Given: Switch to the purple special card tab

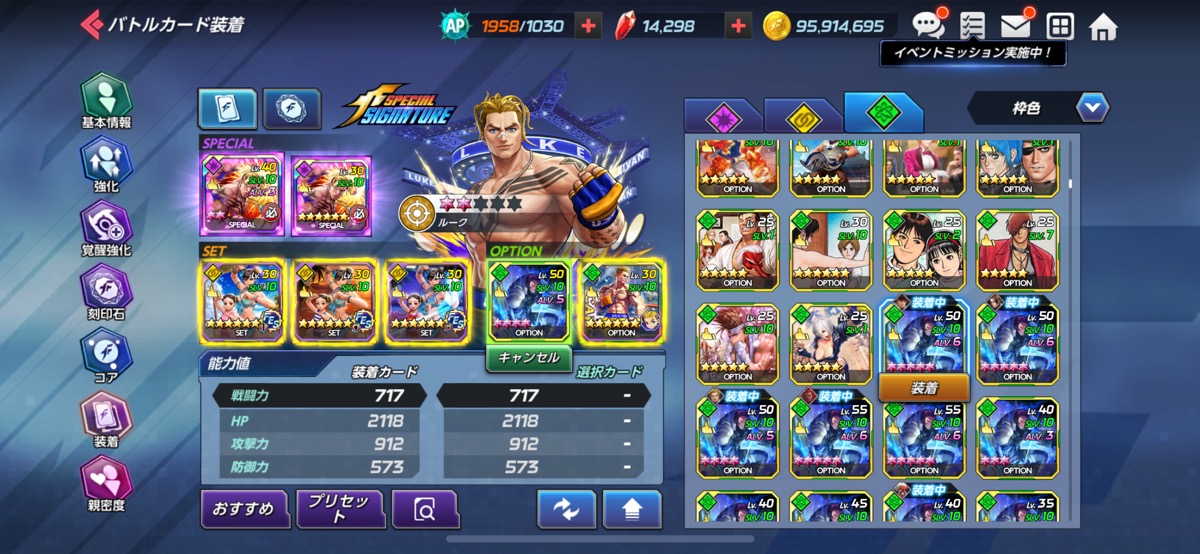Looking at the screenshot, I should (x=722, y=118).
